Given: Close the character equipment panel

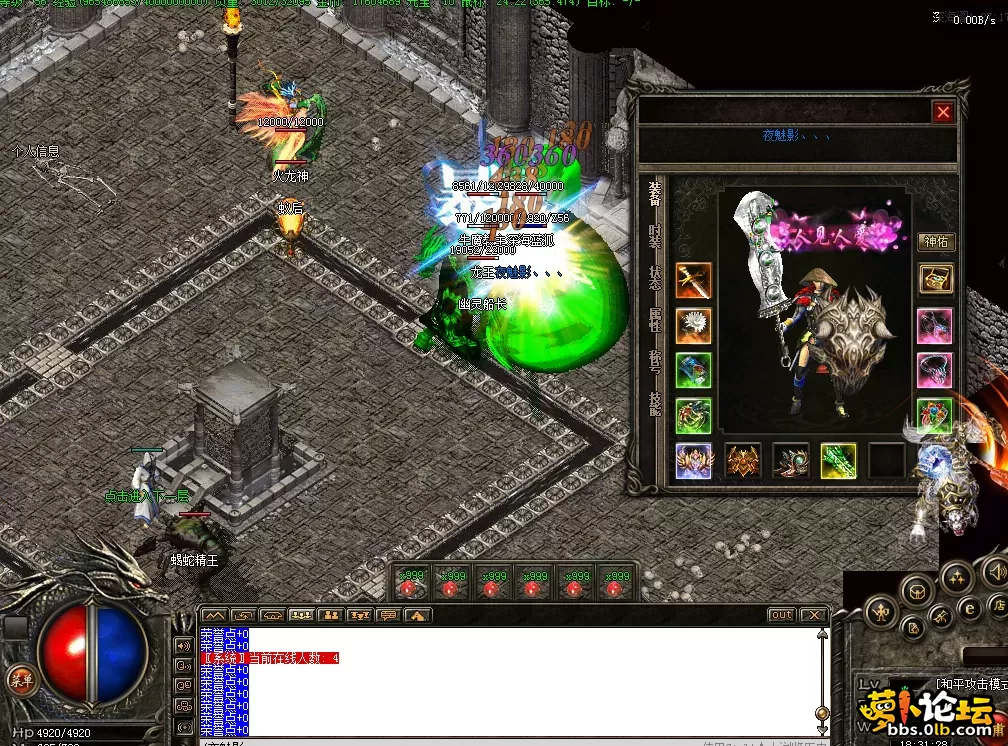Looking at the screenshot, I should 942,113.
